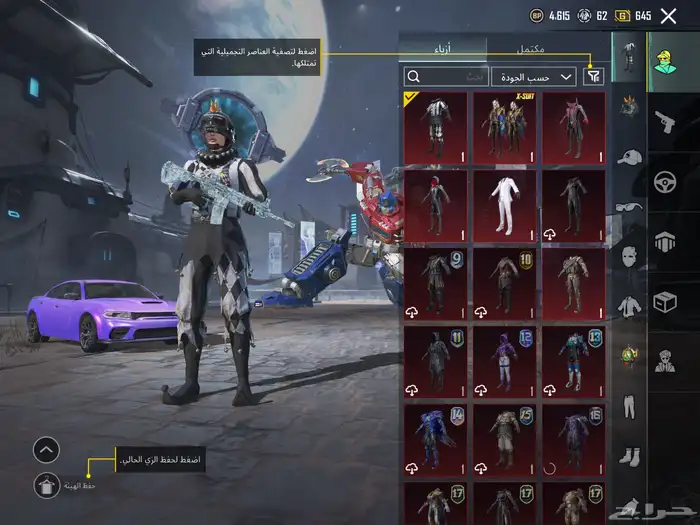Image resolution: width=700 pixels, height=525 pixels.
Task: Save the current outfit with the hanger button
Action: (x=46, y=485)
